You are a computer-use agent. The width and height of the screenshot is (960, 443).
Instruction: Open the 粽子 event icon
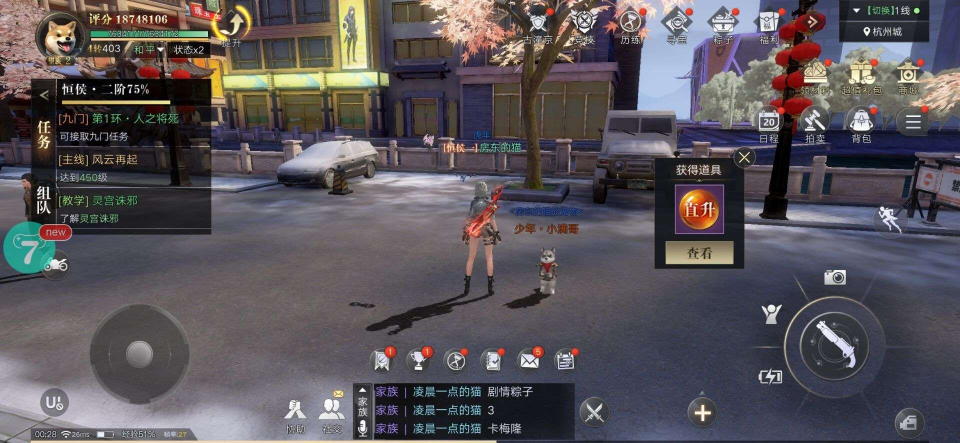[722, 24]
